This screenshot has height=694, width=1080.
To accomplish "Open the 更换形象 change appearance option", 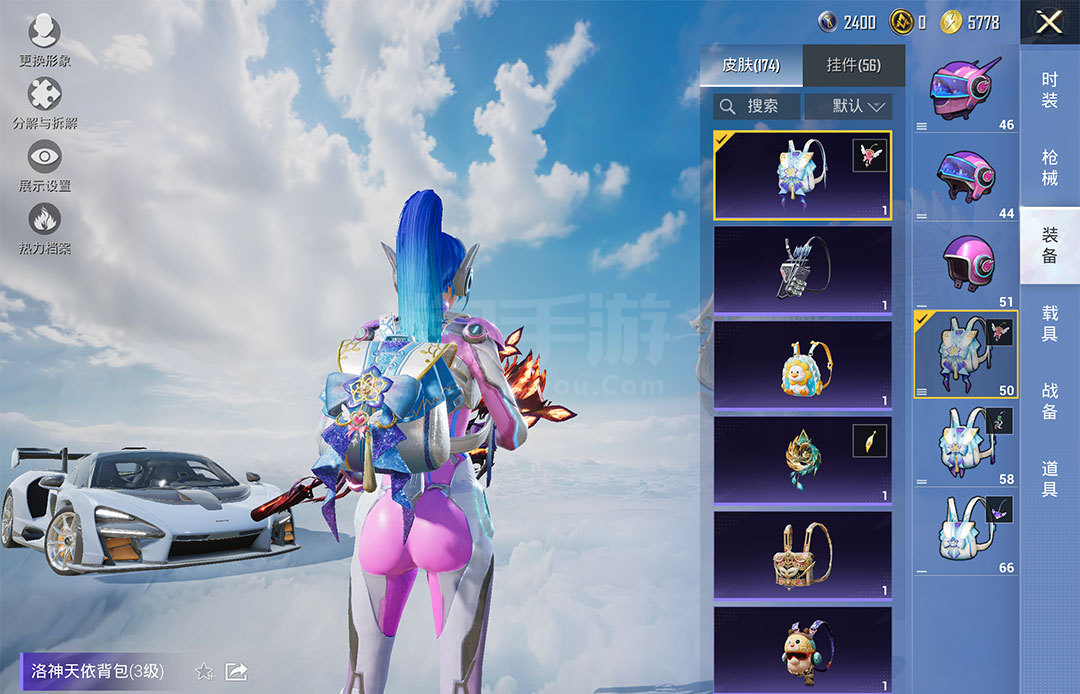I will click(45, 40).
